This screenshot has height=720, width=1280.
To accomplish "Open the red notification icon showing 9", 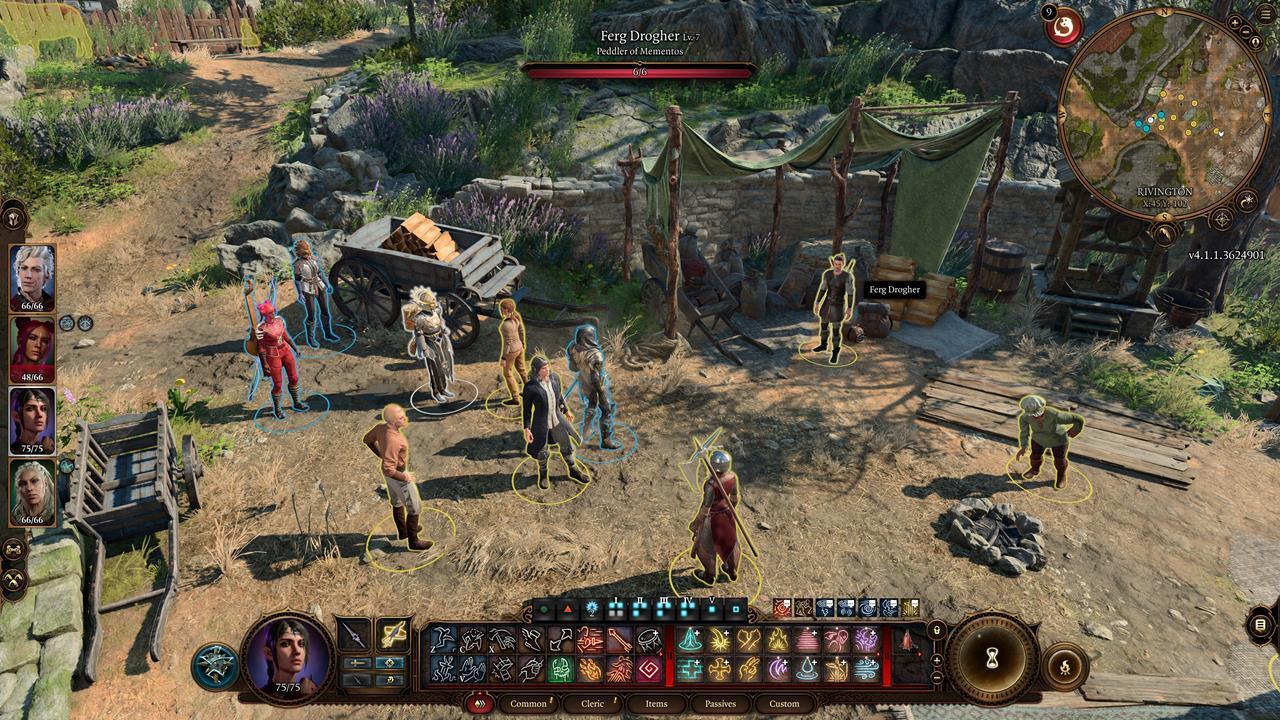I will coord(1063,27).
